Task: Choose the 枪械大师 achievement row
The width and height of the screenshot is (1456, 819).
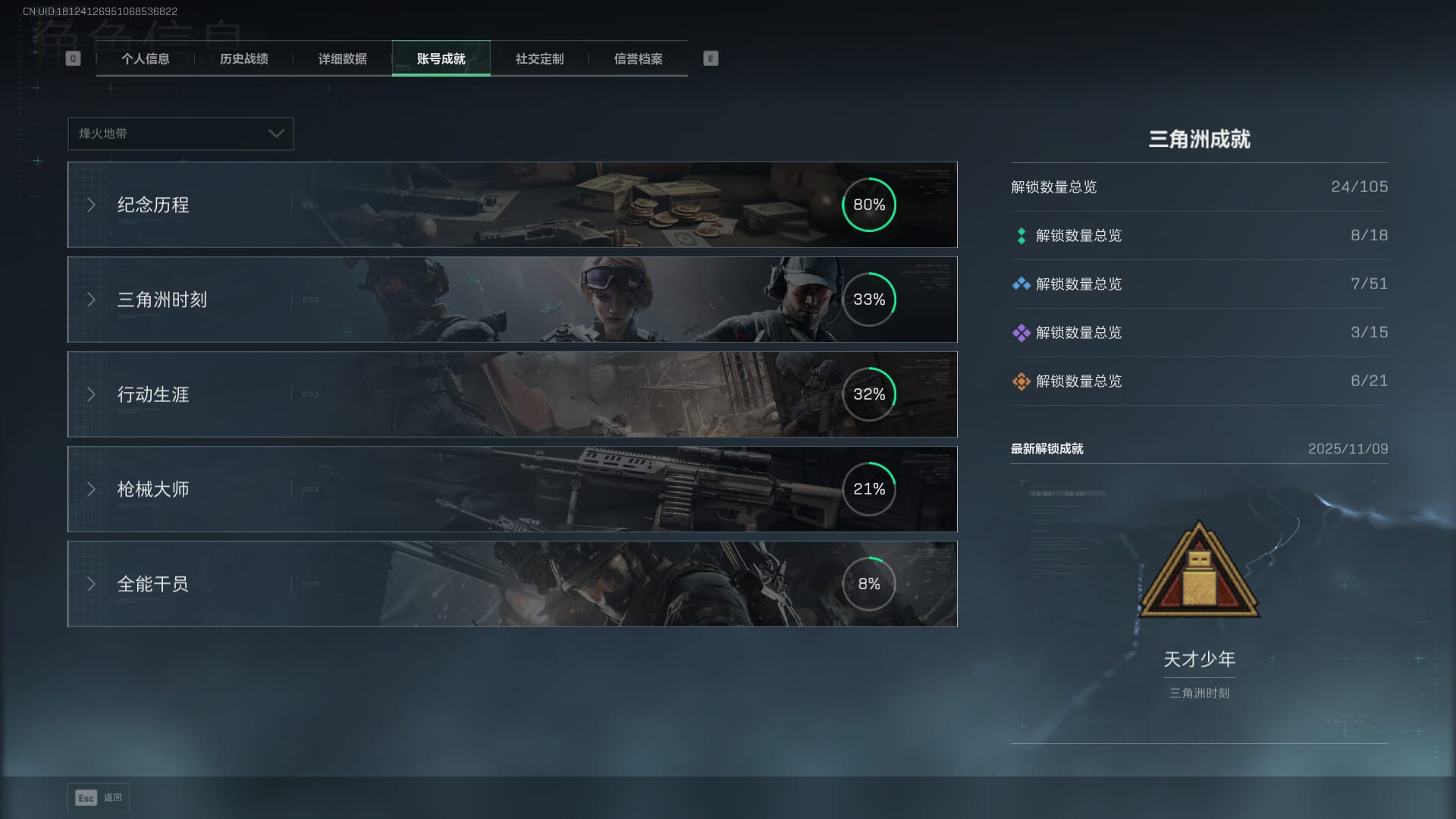Action: pos(512,489)
